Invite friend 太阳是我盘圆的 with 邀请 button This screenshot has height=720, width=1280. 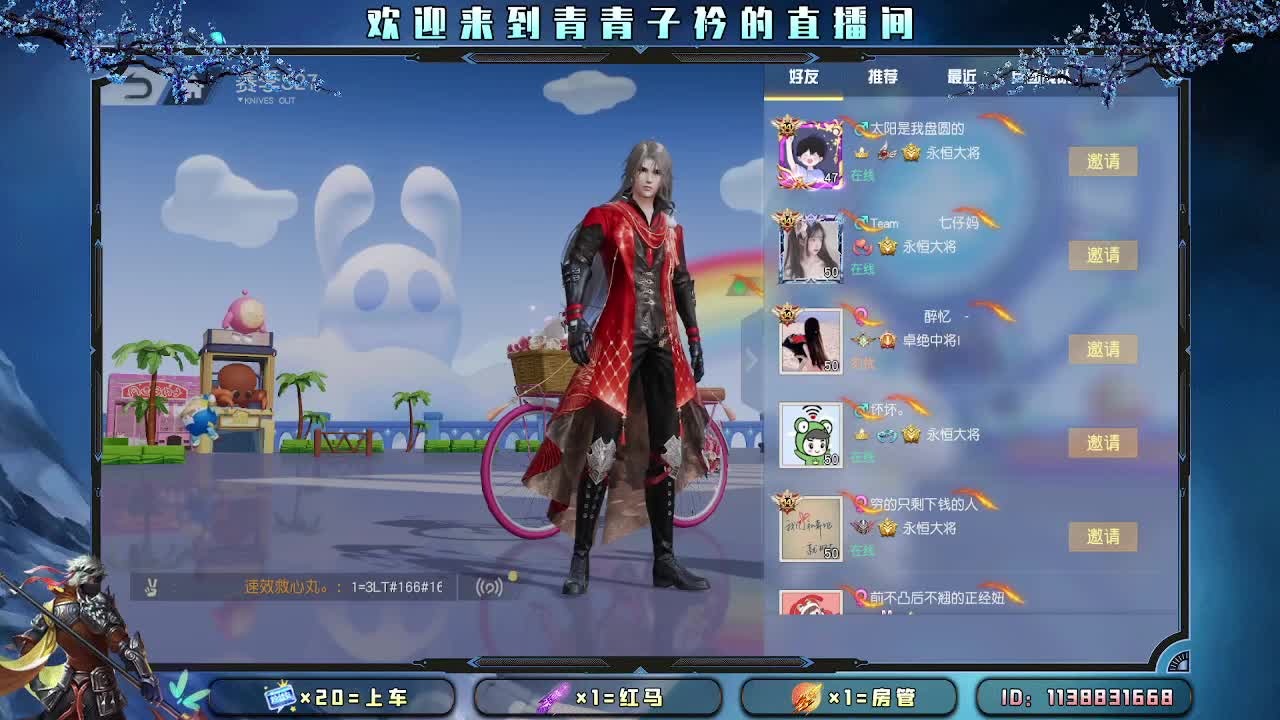click(x=1103, y=162)
